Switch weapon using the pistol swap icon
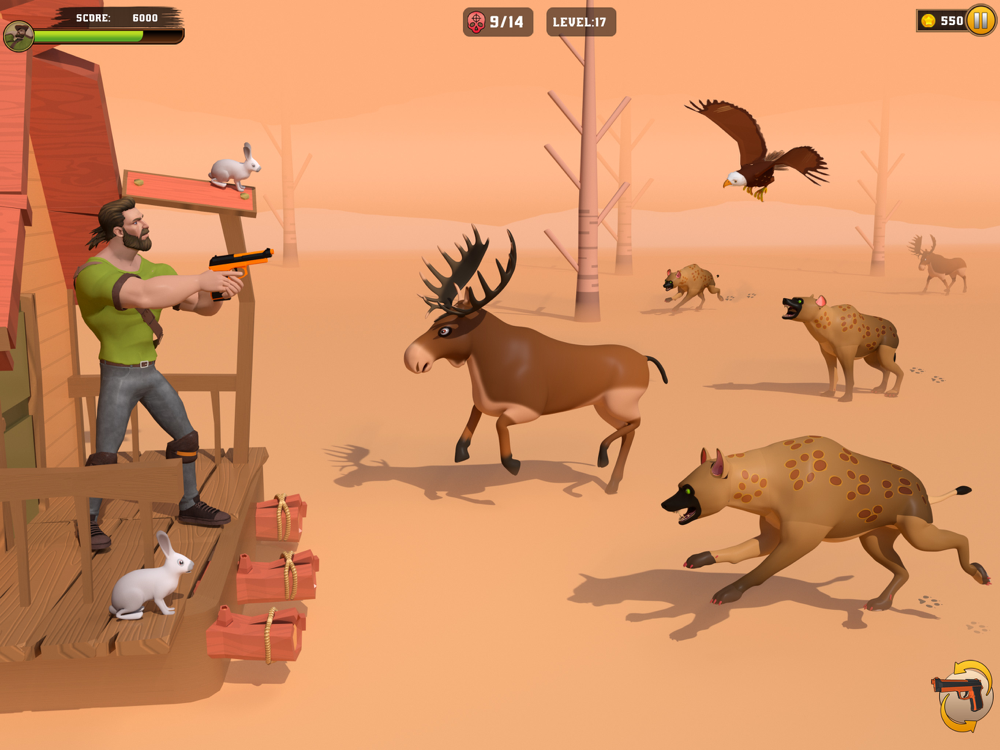The height and width of the screenshot is (750, 1000). click(961, 694)
